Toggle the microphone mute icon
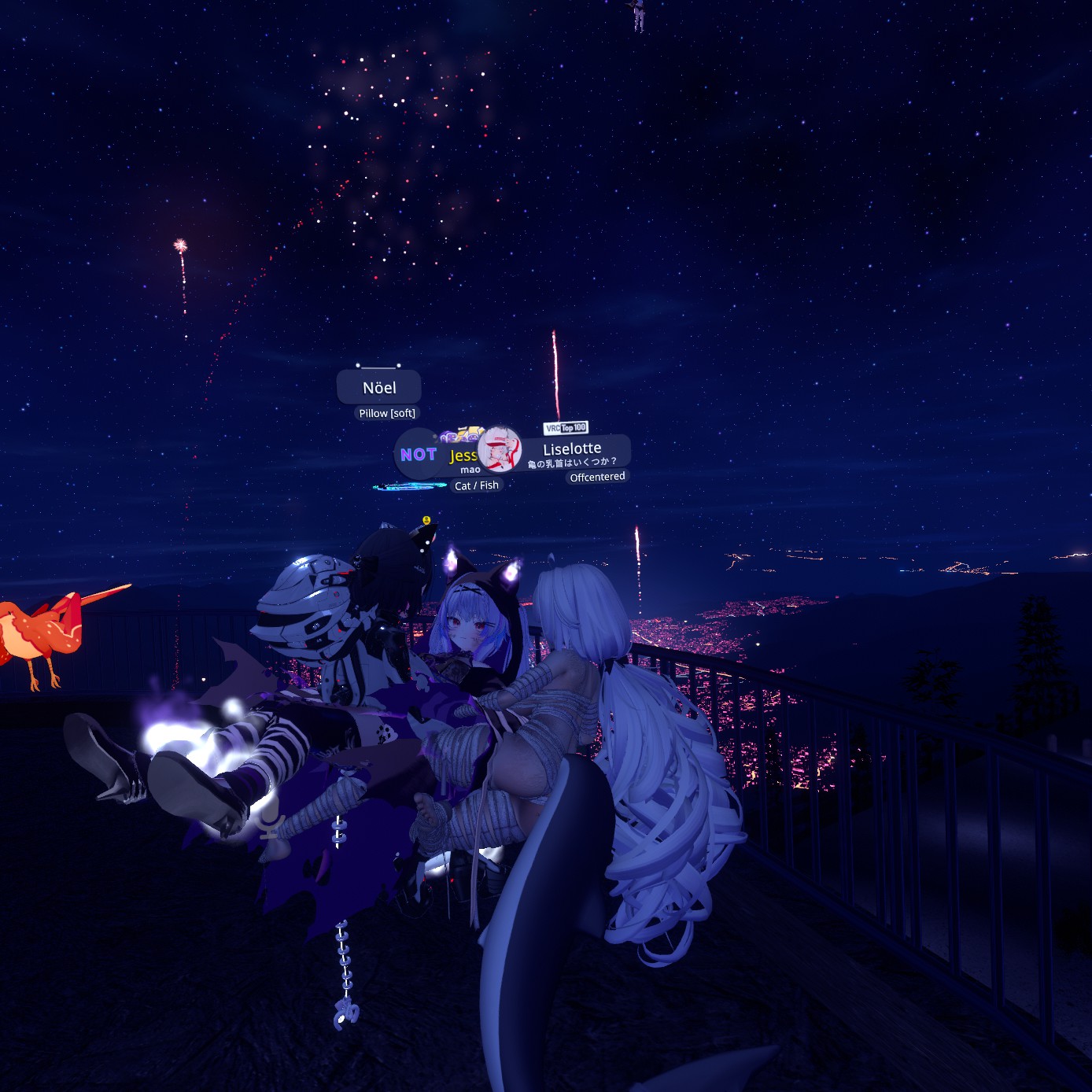The height and width of the screenshot is (1092, 1092). coord(271,825)
